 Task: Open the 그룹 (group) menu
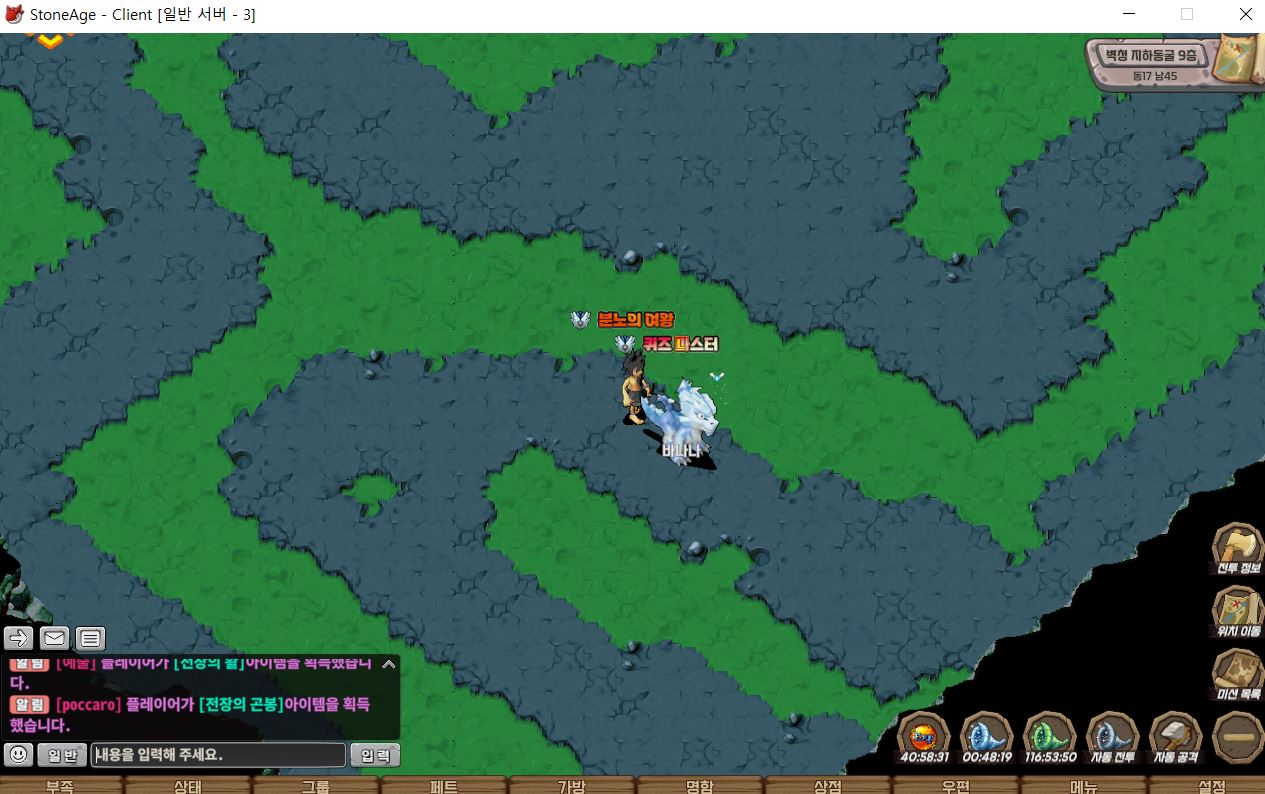(316, 785)
